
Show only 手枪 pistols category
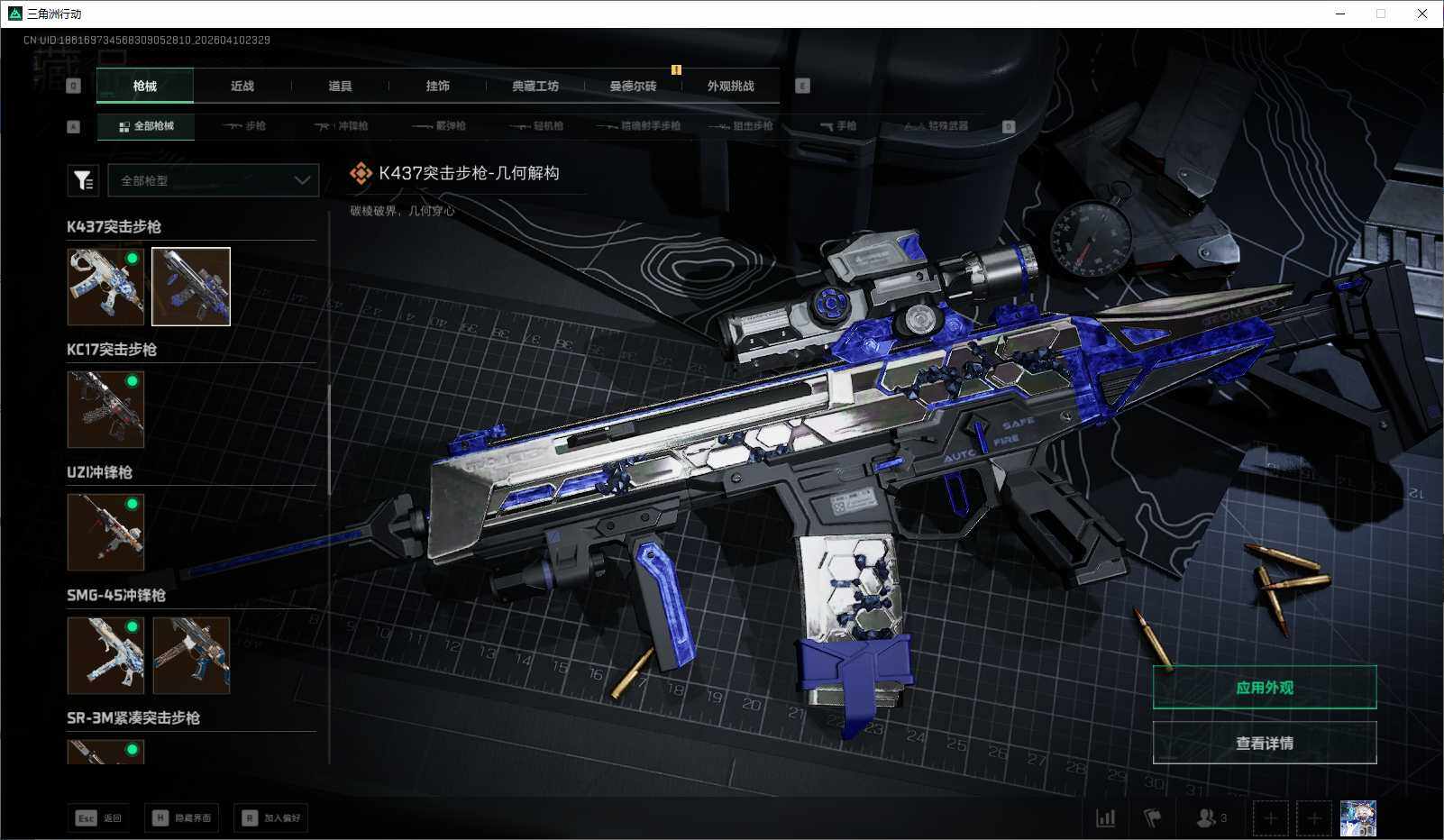(x=838, y=126)
